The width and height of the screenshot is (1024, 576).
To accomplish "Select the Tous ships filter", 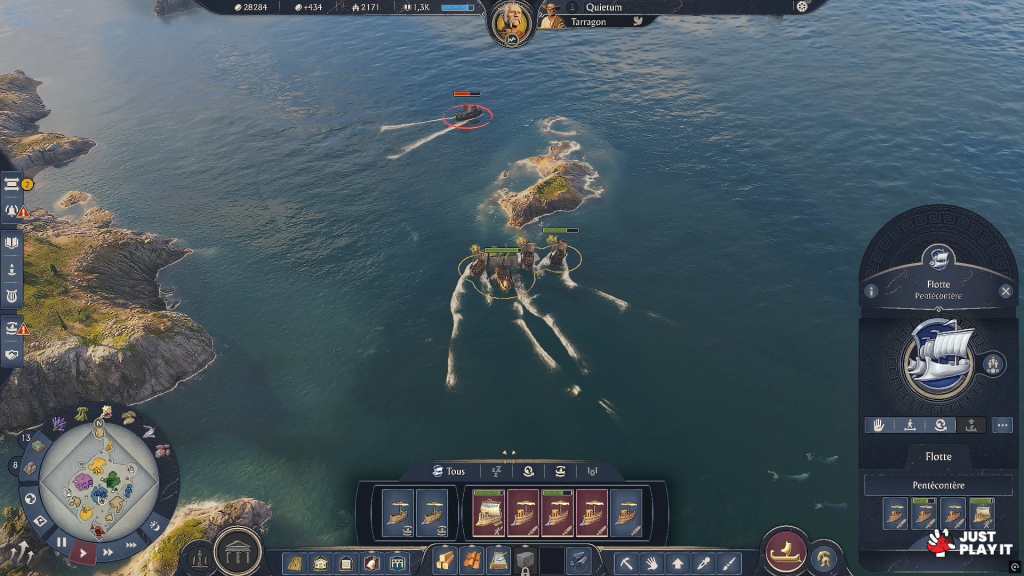I will (x=449, y=471).
